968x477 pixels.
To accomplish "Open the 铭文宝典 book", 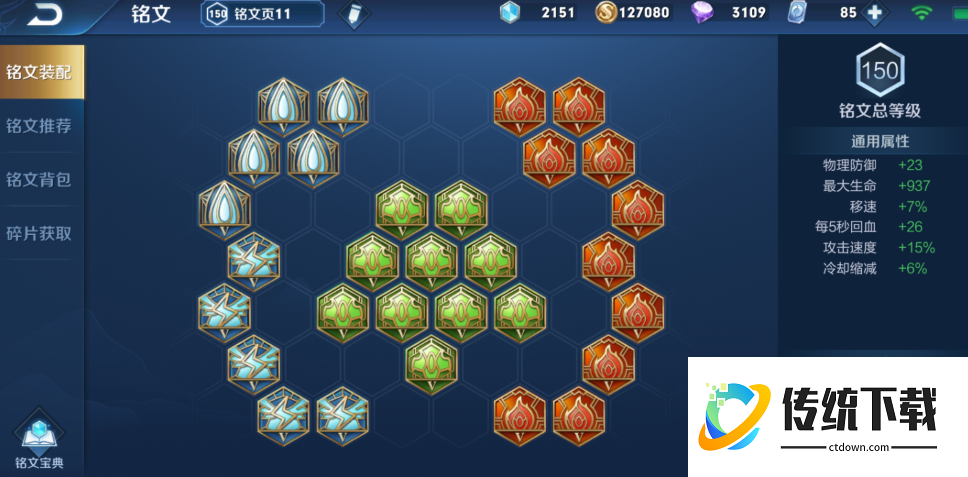I will (x=39, y=438).
